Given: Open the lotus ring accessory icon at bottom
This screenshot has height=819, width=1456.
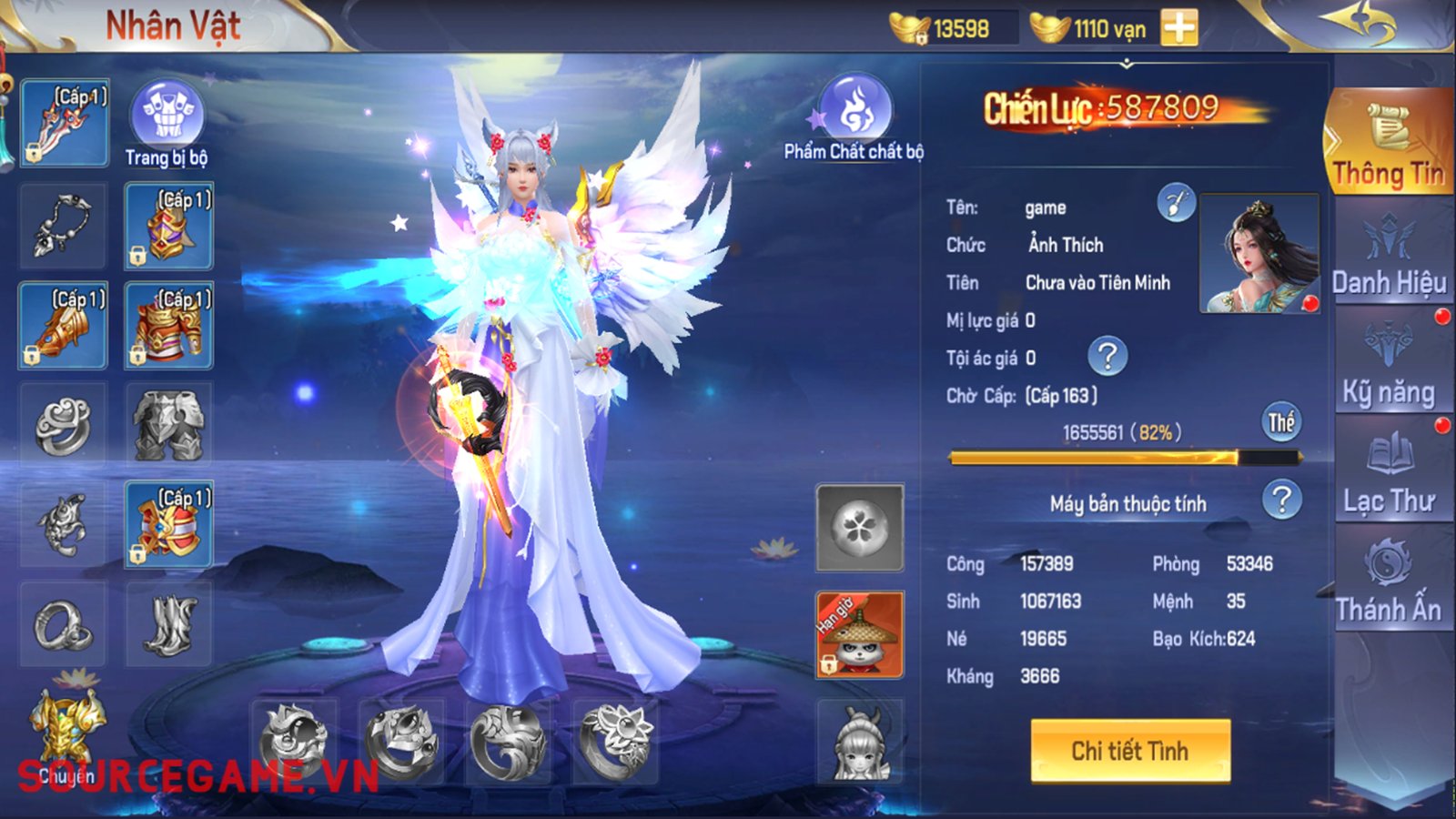Looking at the screenshot, I should [x=617, y=744].
